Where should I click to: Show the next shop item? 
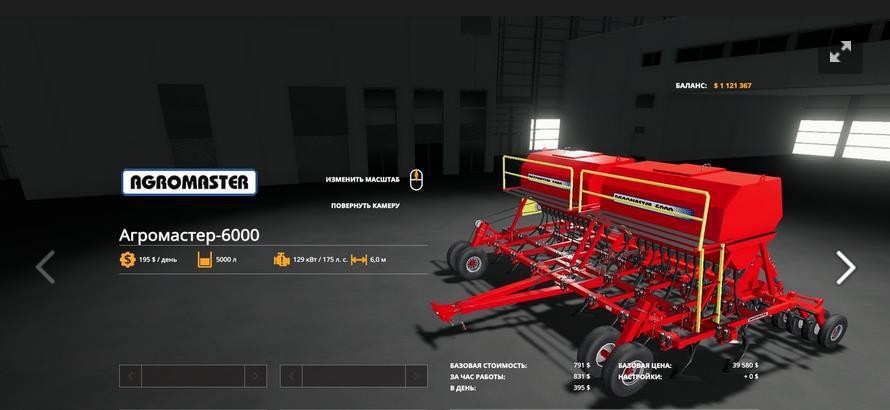click(x=845, y=267)
